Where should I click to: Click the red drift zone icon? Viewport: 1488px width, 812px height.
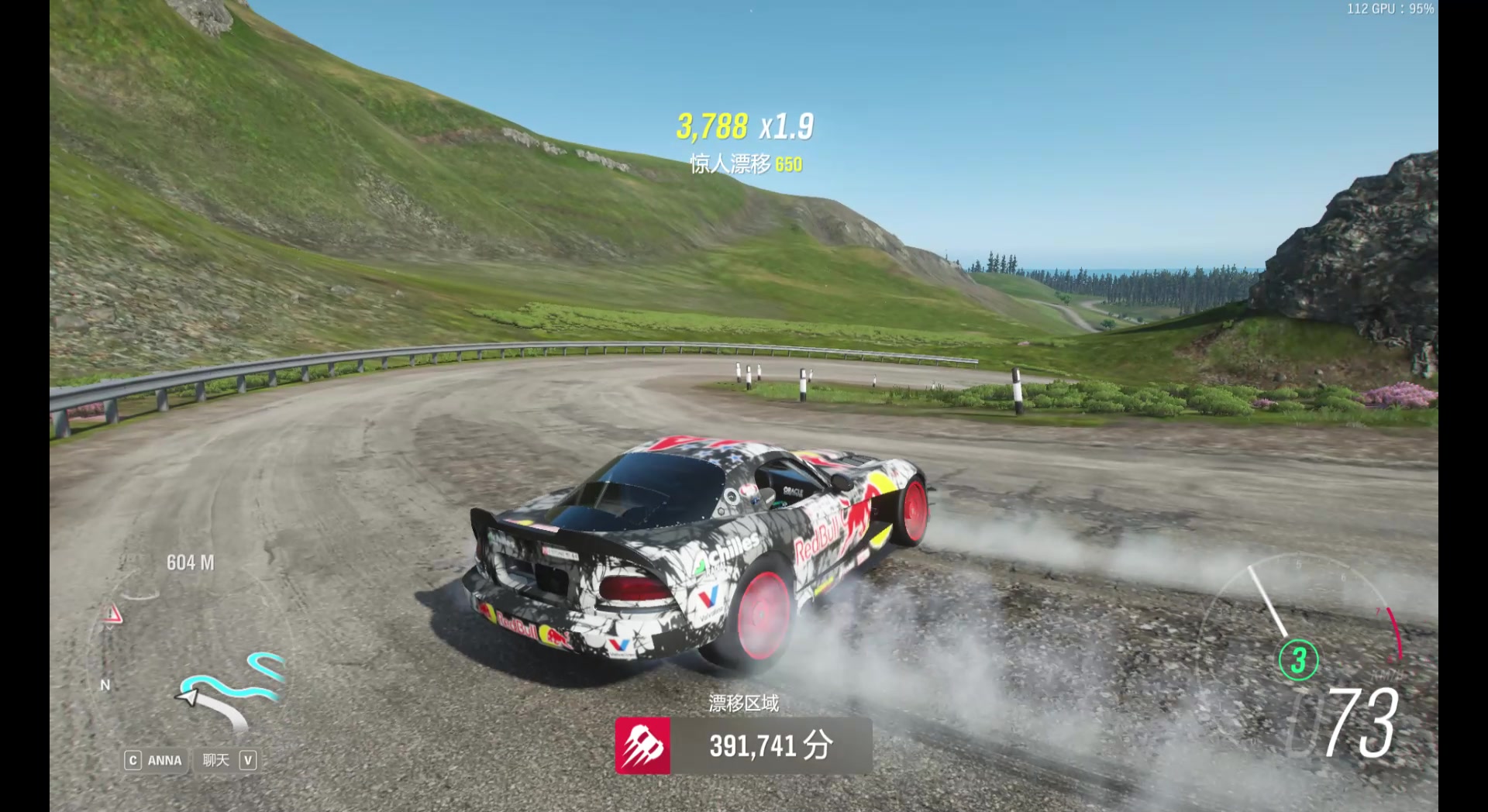click(x=642, y=745)
